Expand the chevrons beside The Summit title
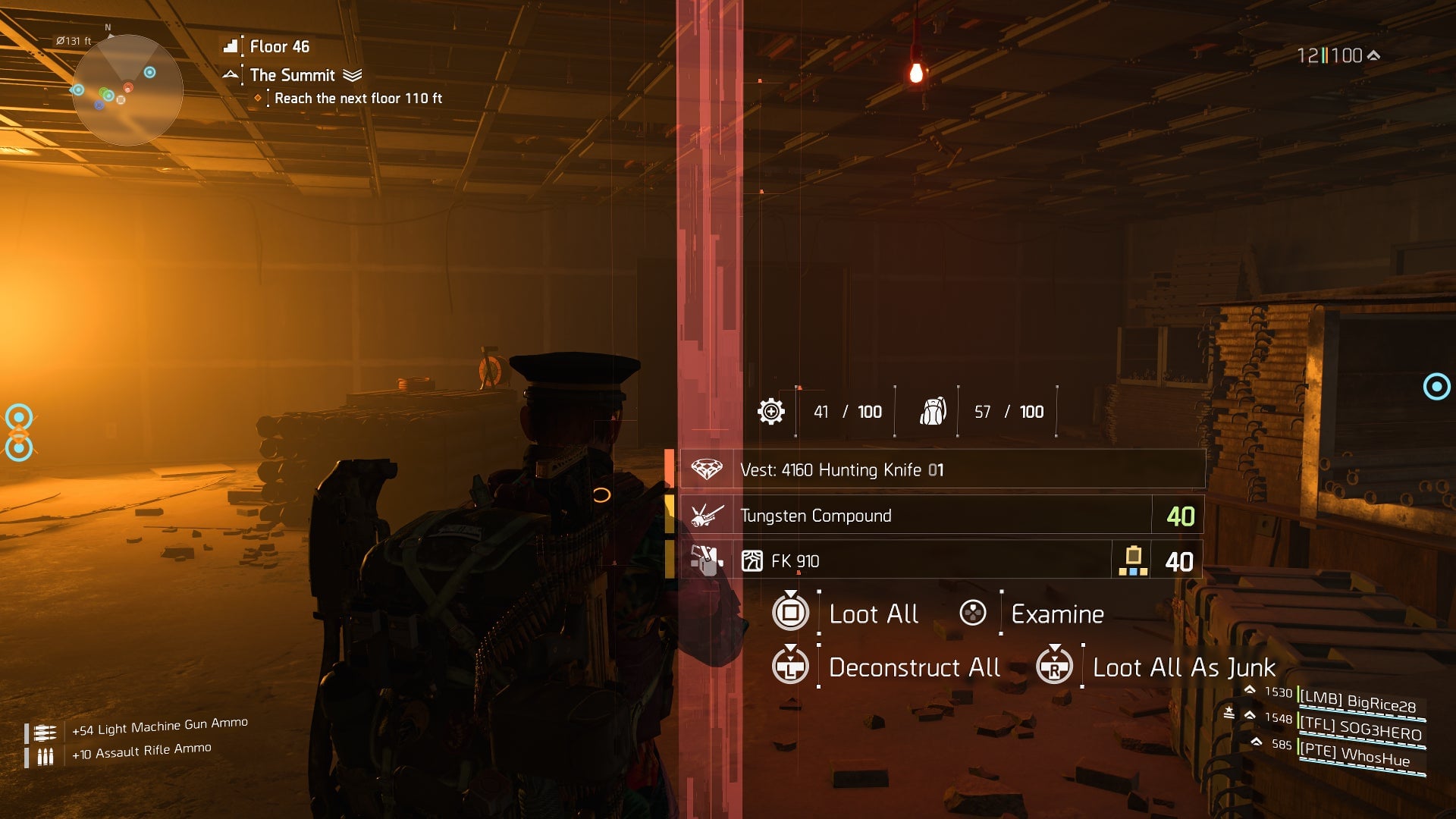Image resolution: width=1456 pixels, height=819 pixels. [x=352, y=75]
